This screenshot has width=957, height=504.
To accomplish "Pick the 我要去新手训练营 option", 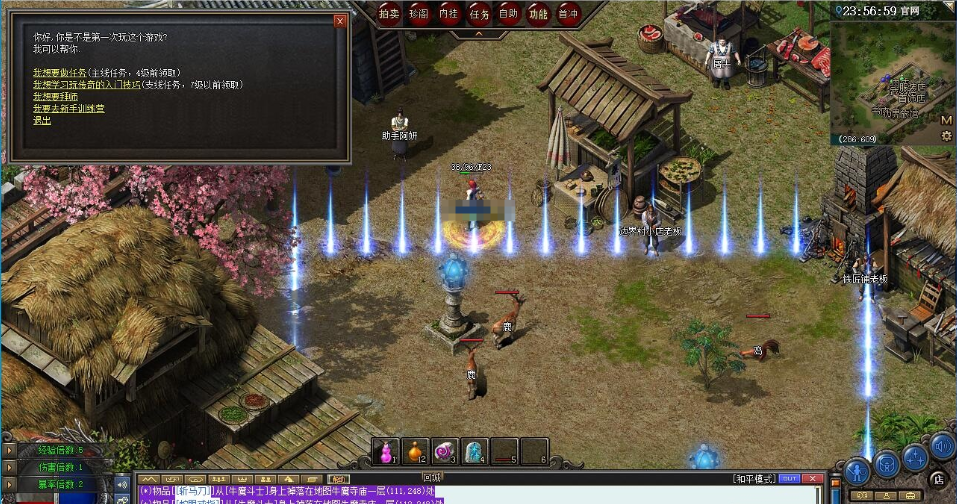I will click(x=68, y=108).
